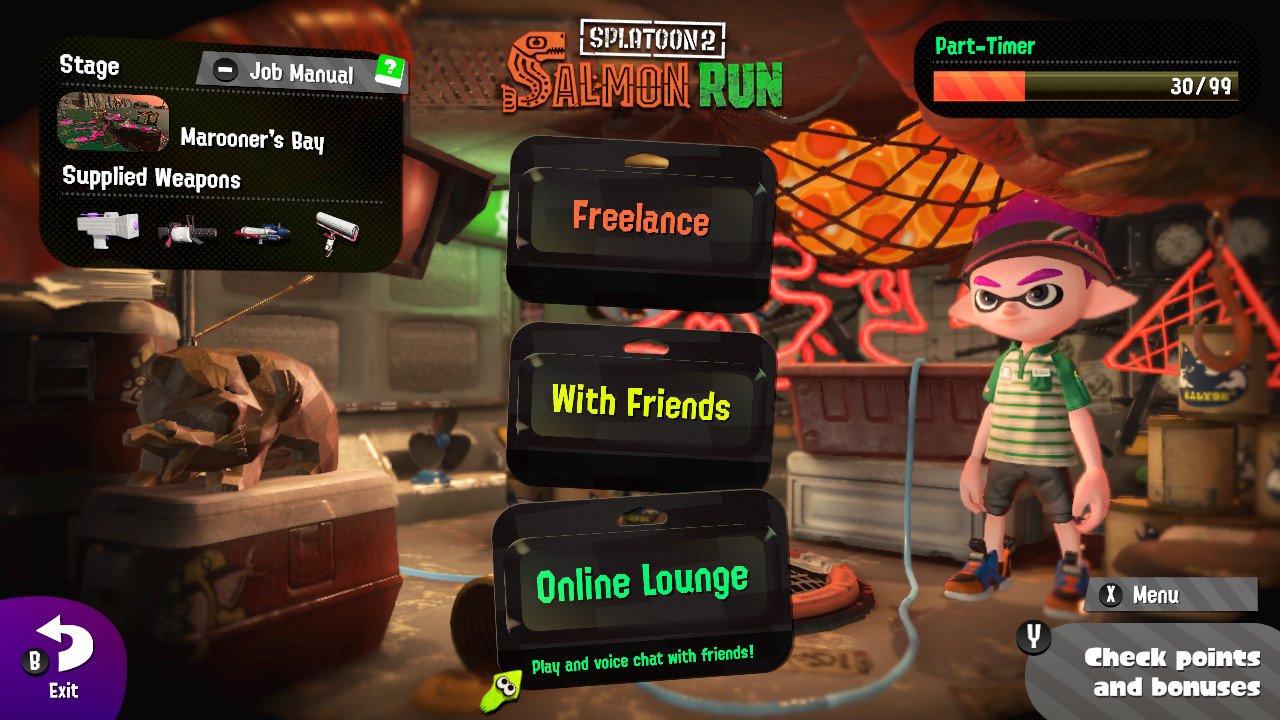This screenshot has height=720, width=1280.
Task: Open the Menu button
Action: (x=1169, y=595)
